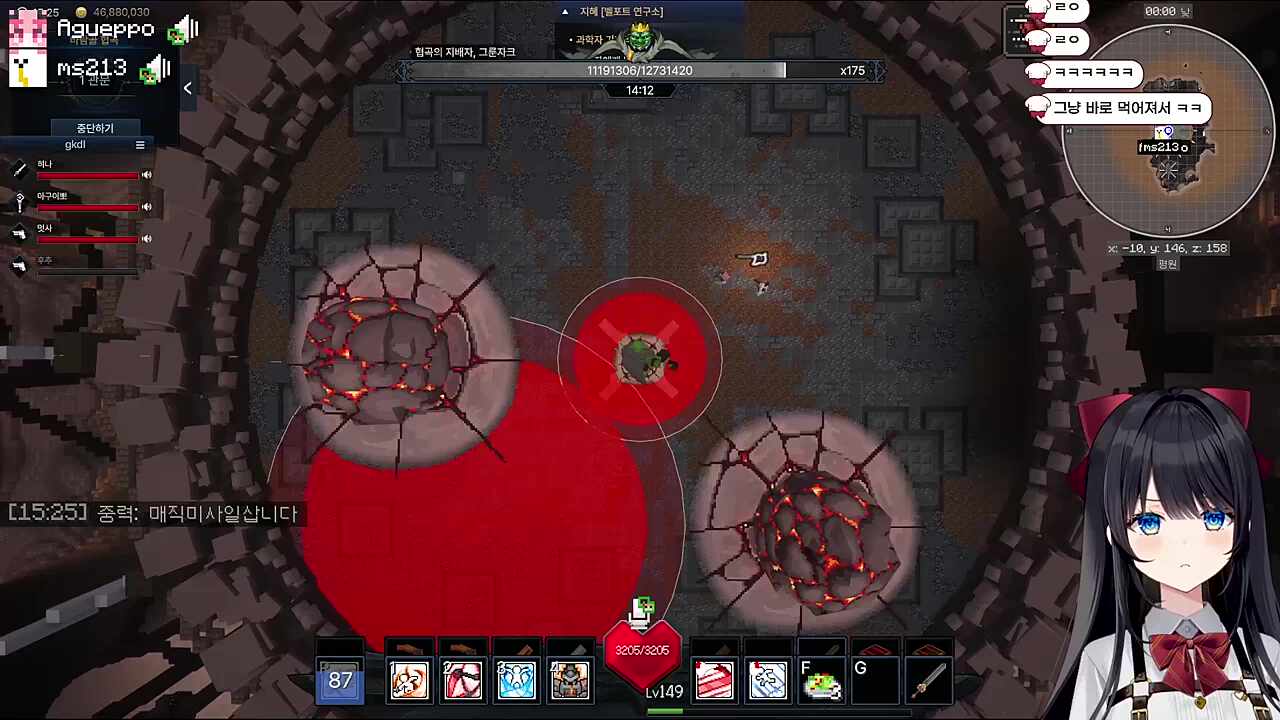
Task: Mute party member 하나's speaker icon
Action: pos(146,175)
